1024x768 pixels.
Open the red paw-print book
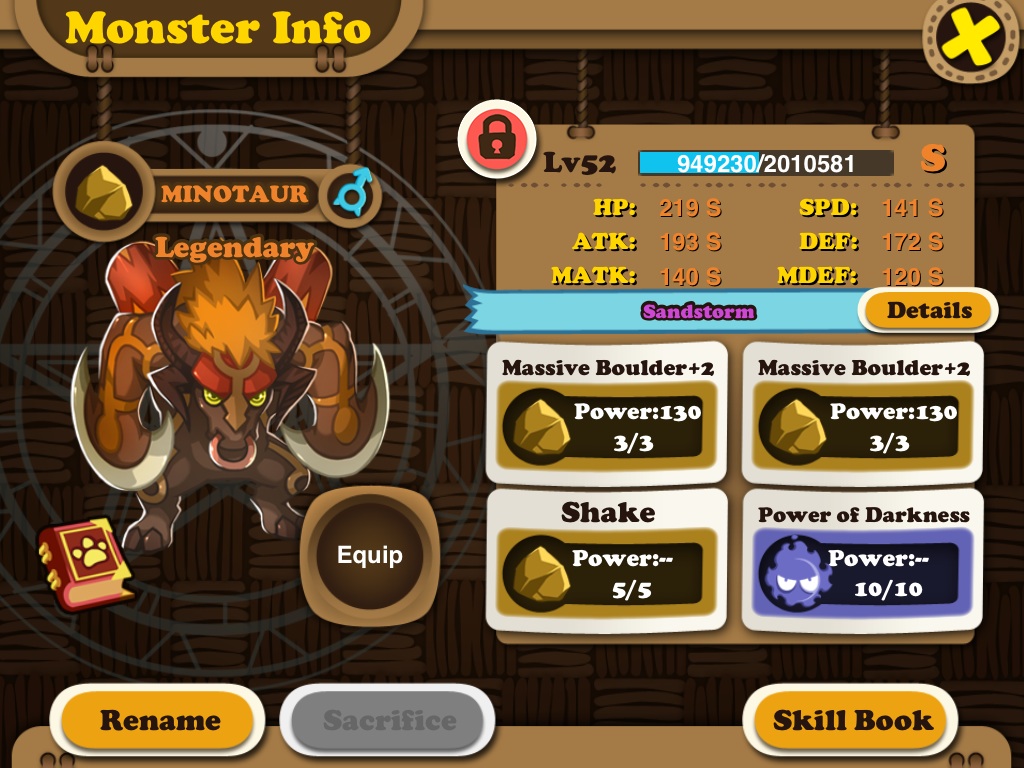pos(86,563)
